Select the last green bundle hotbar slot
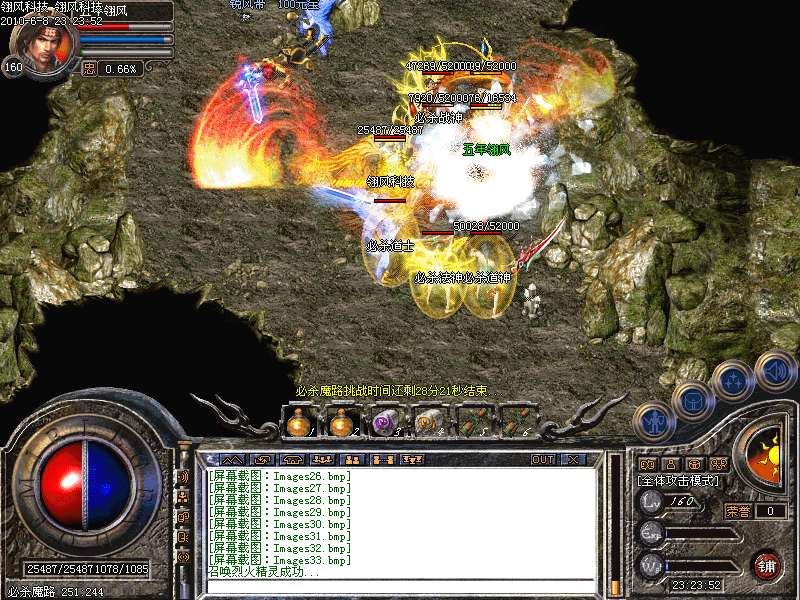The width and height of the screenshot is (800, 600). pyautogui.click(x=516, y=424)
